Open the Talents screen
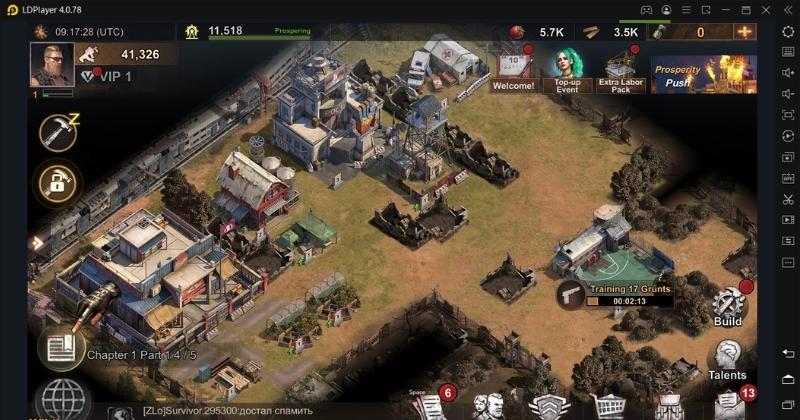The image size is (800, 420). (727, 360)
